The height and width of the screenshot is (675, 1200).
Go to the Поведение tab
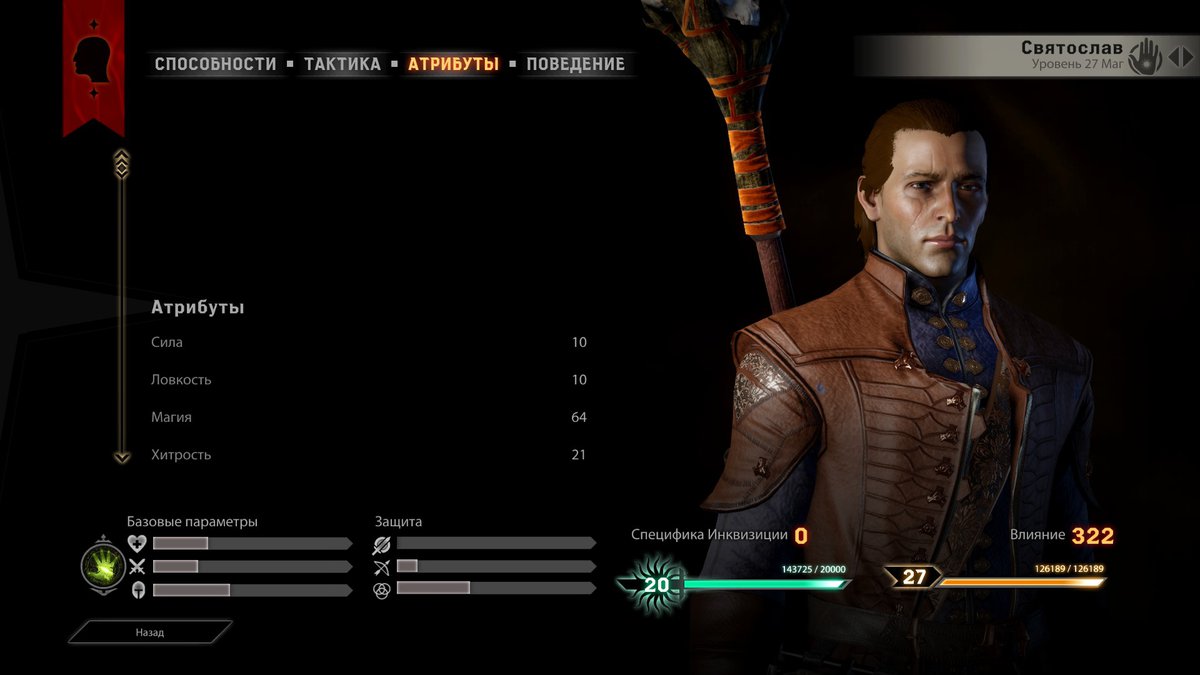click(575, 64)
